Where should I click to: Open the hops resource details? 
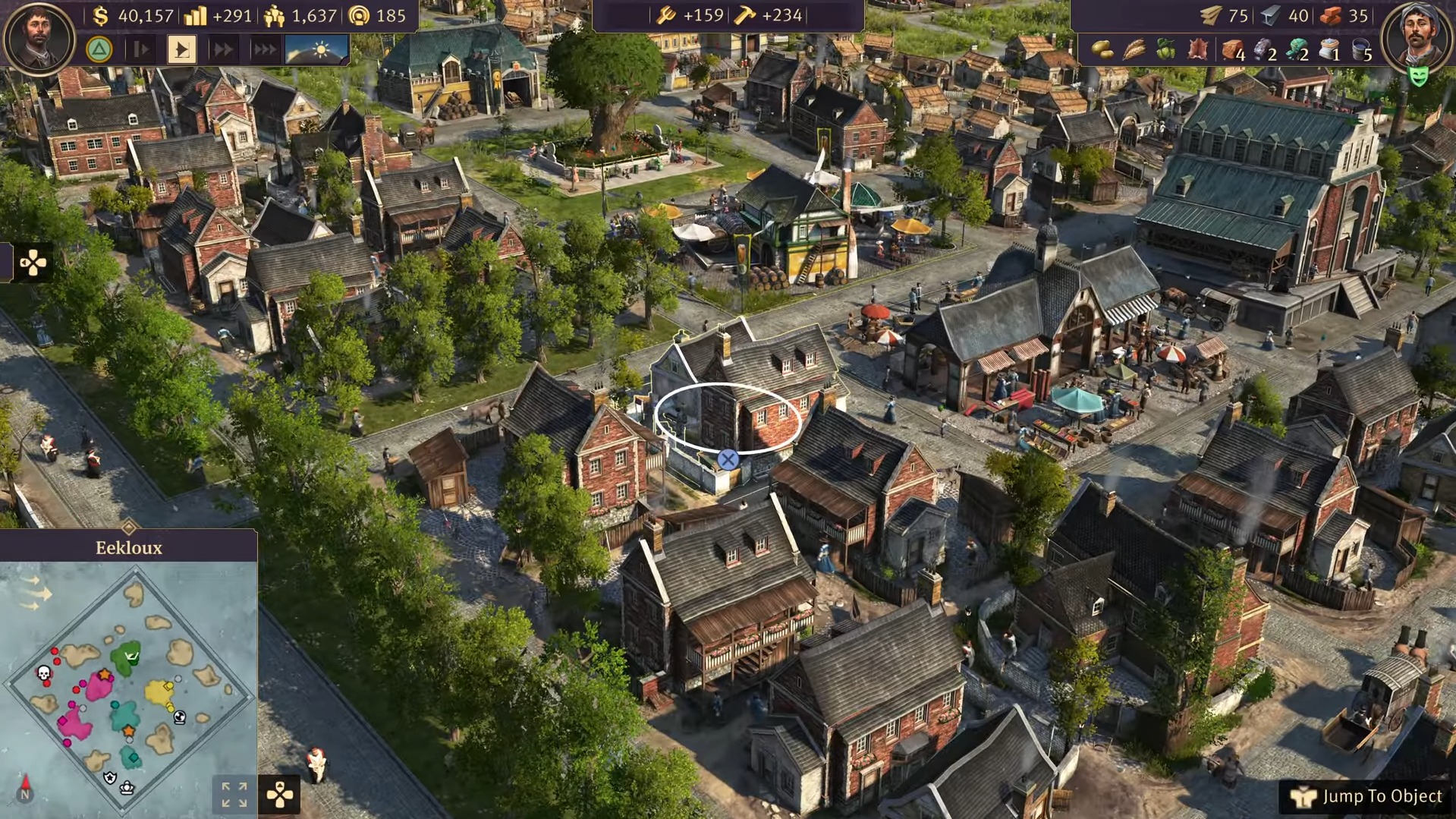point(1166,49)
